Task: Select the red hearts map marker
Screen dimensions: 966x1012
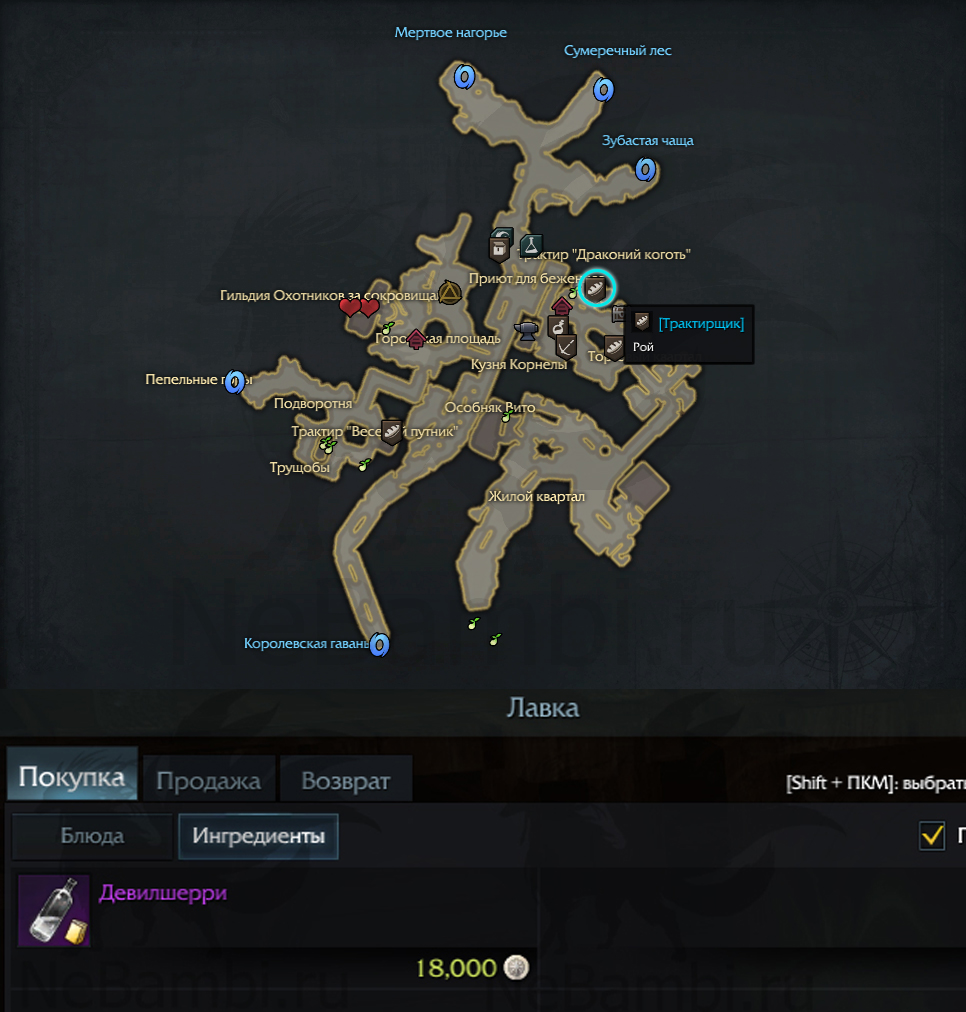Action: tap(358, 308)
